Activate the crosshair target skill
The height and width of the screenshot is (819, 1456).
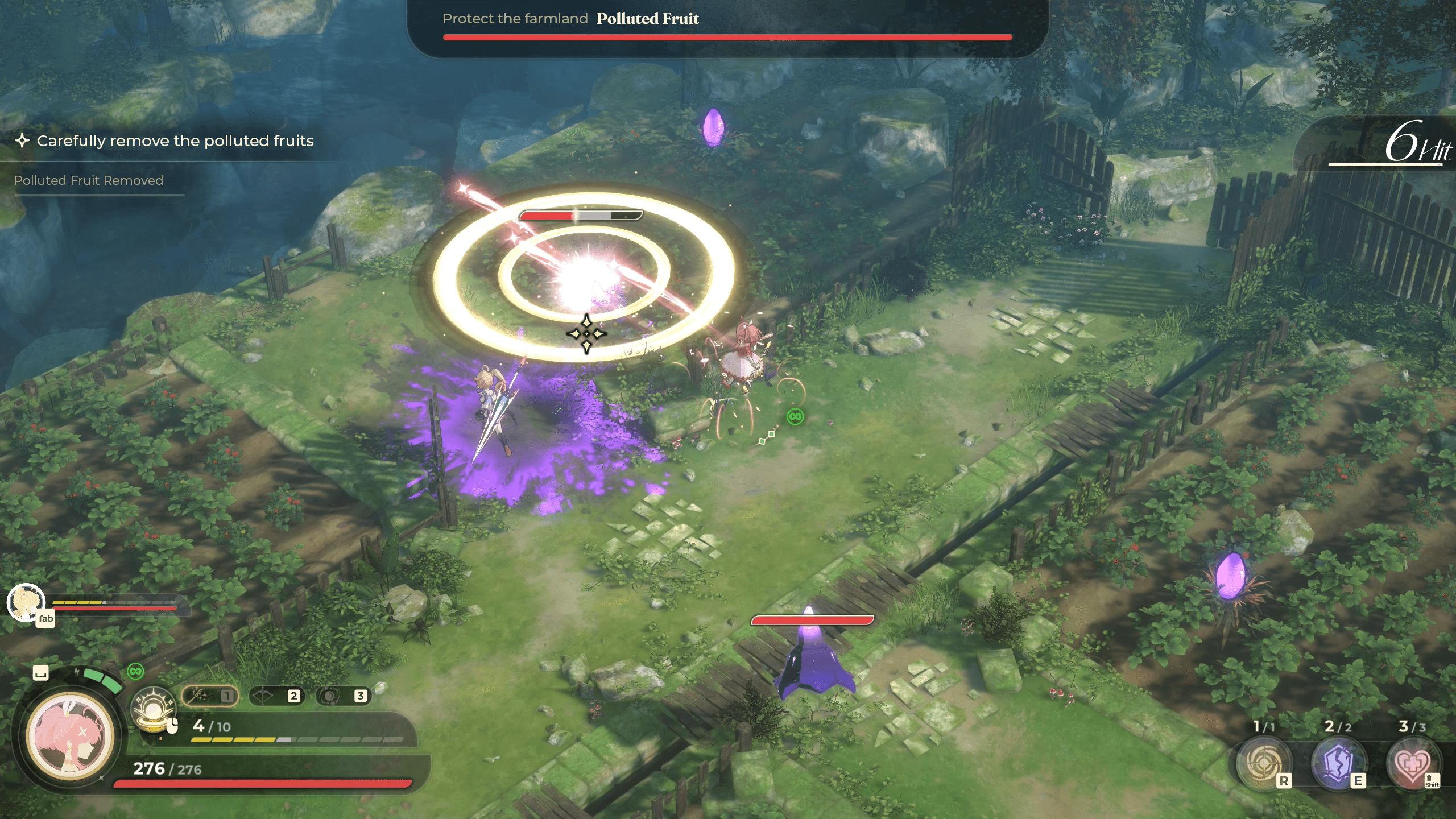[x=1263, y=764]
